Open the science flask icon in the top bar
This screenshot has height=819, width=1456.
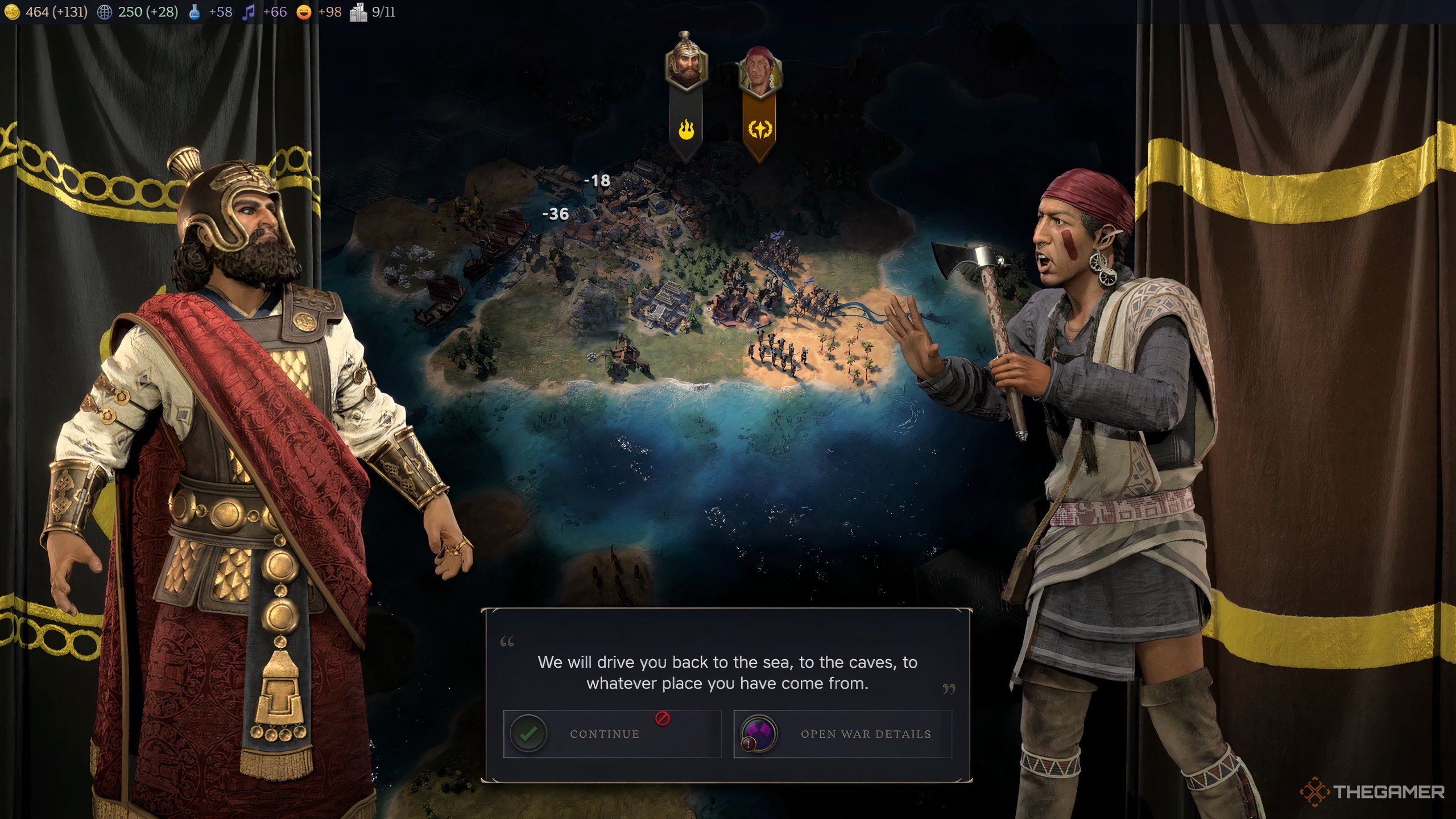[196, 11]
